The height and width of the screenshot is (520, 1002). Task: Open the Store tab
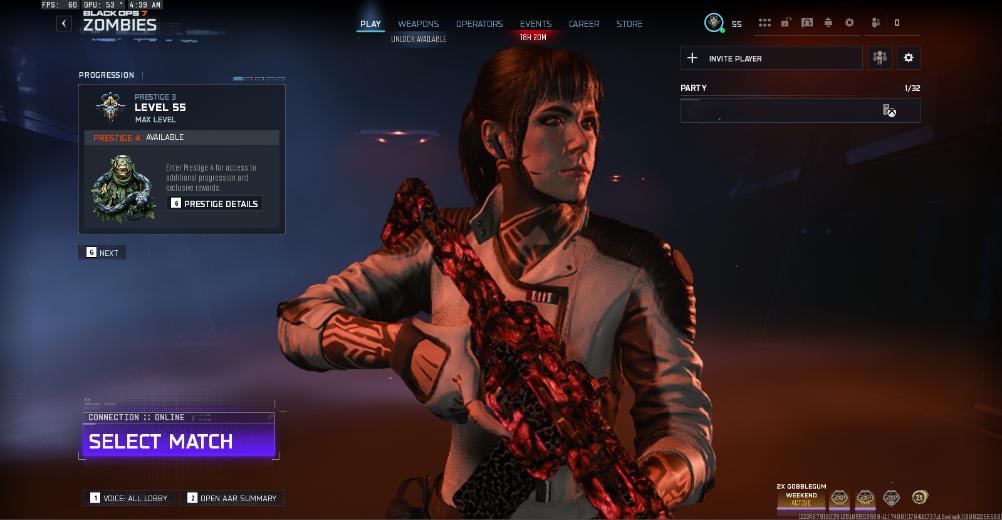629,24
